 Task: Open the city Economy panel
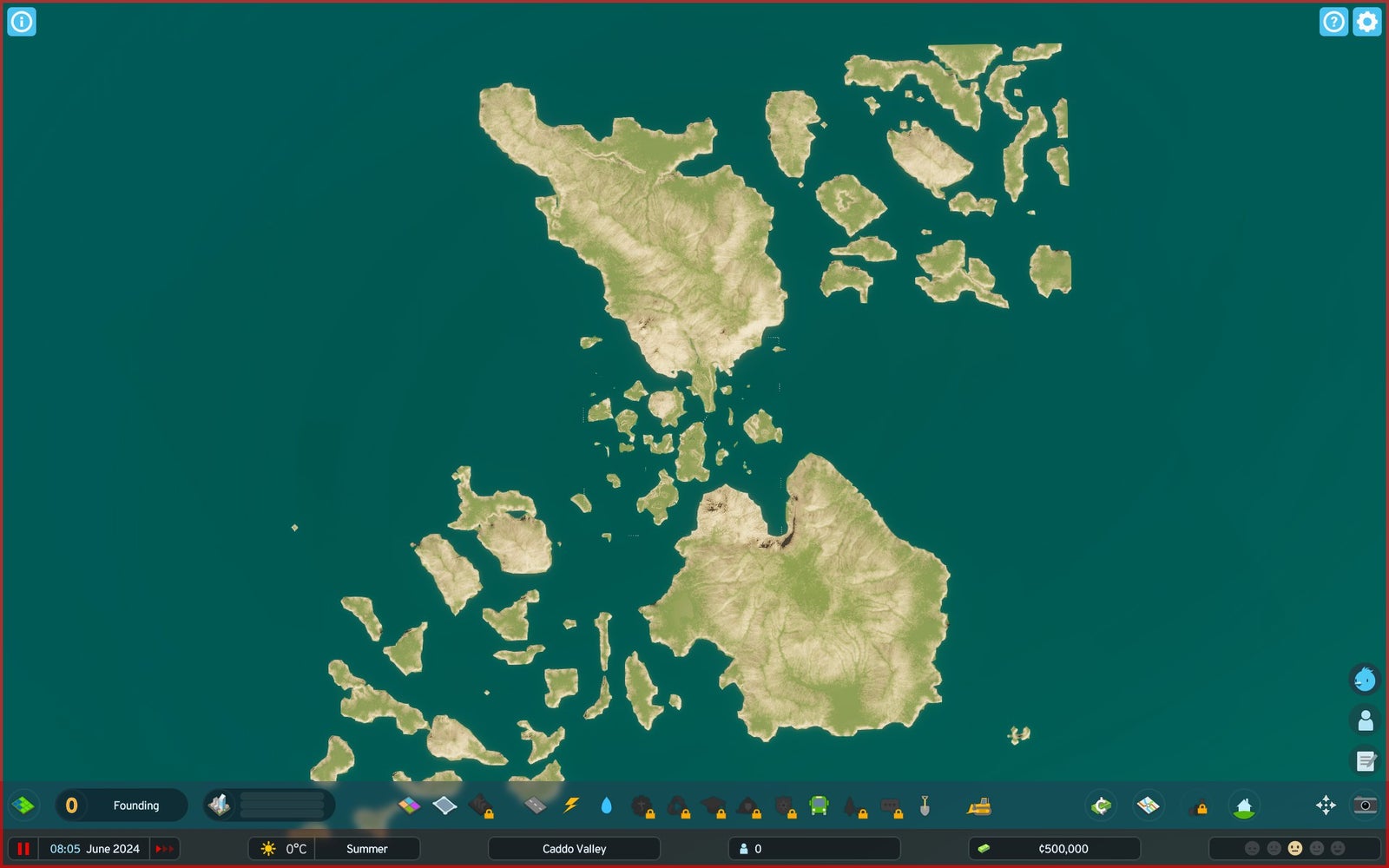point(1101,806)
